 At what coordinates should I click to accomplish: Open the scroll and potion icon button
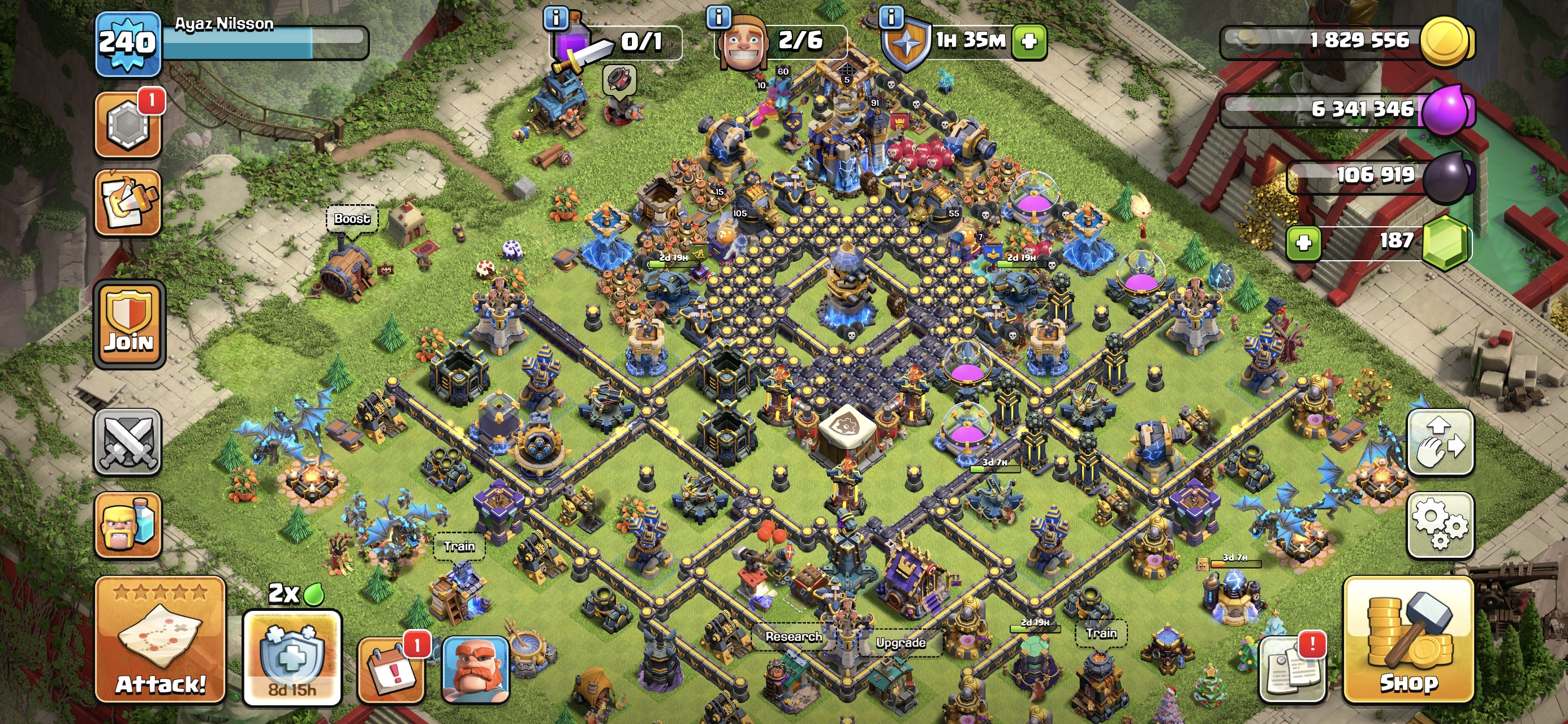click(x=128, y=202)
